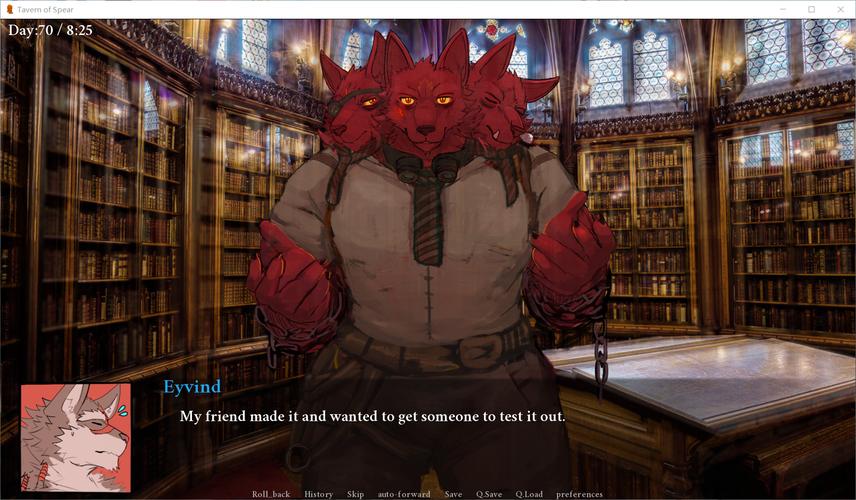Image resolution: width=856 pixels, height=500 pixels.
Task: Open the Save menu
Action: [x=453, y=494]
